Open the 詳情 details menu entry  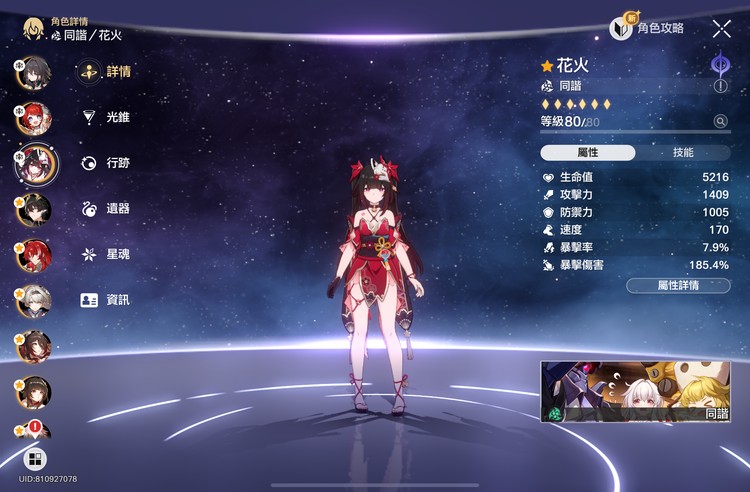pos(105,72)
